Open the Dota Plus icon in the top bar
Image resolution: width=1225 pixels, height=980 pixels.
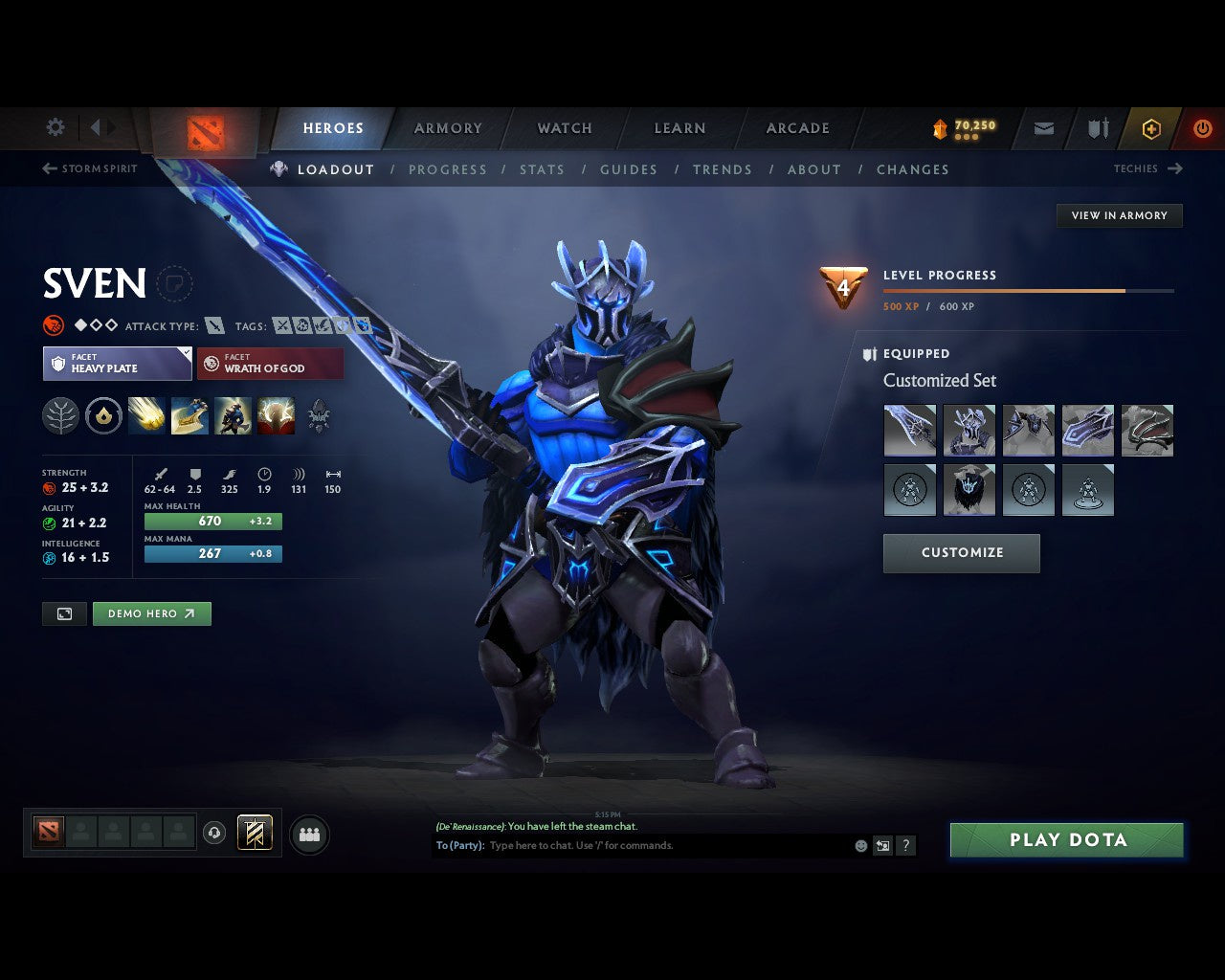1151,128
